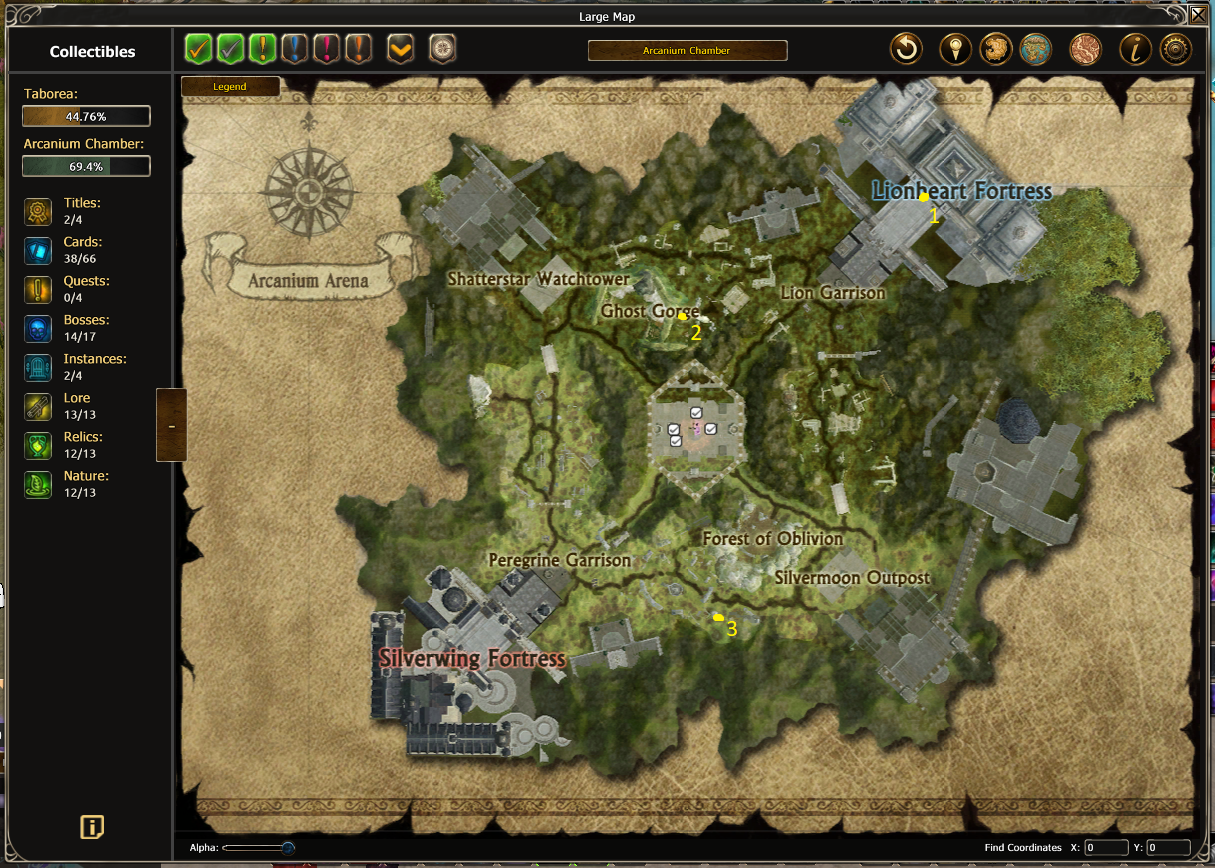The height and width of the screenshot is (868, 1215).
Task: Select the Quests collectible category
Action: click(x=38, y=289)
